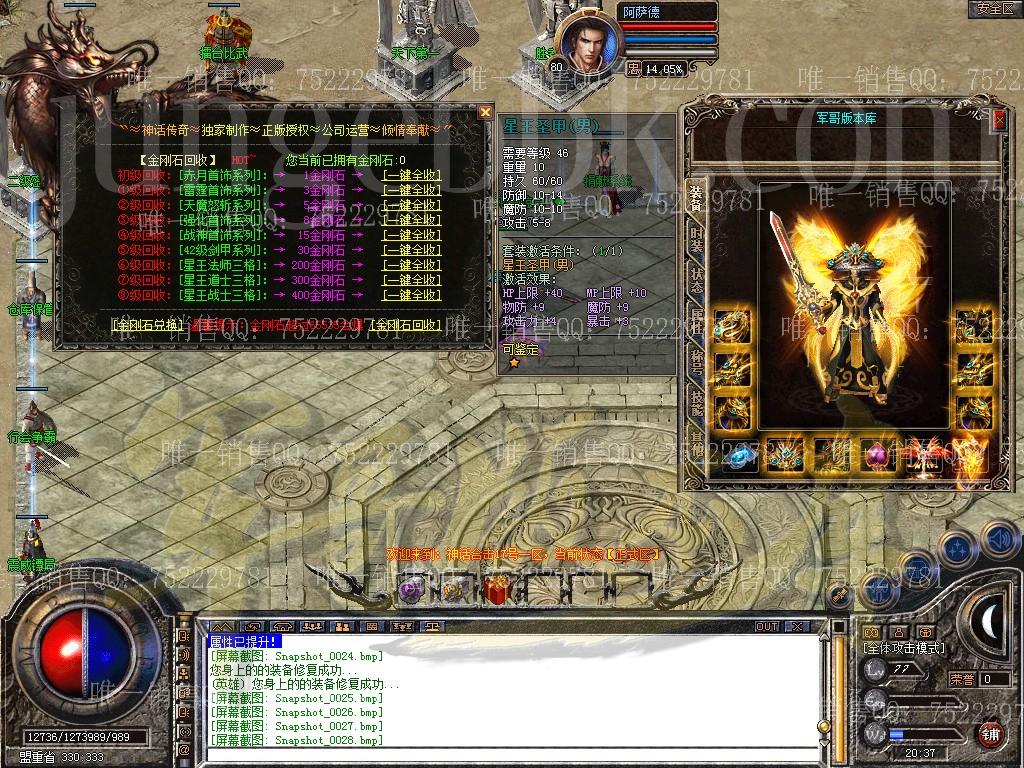This screenshot has height=768, width=1024.
Task: Click 一键全收 for 赤月首饰系列
Action: (411, 175)
